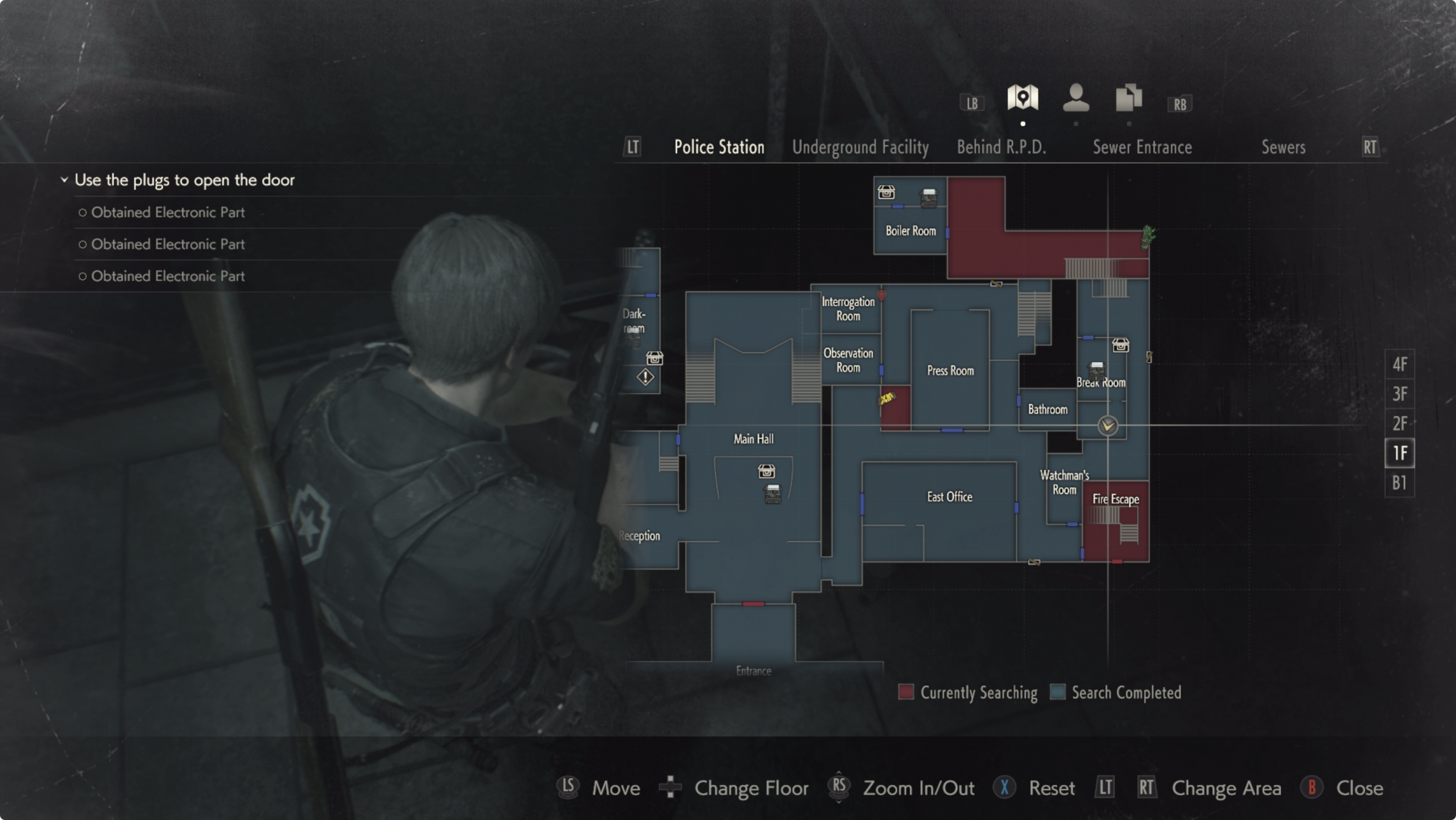This screenshot has height=820, width=1456.
Task: Select the B1 floor in the floor selector
Action: [x=1399, y=482]
